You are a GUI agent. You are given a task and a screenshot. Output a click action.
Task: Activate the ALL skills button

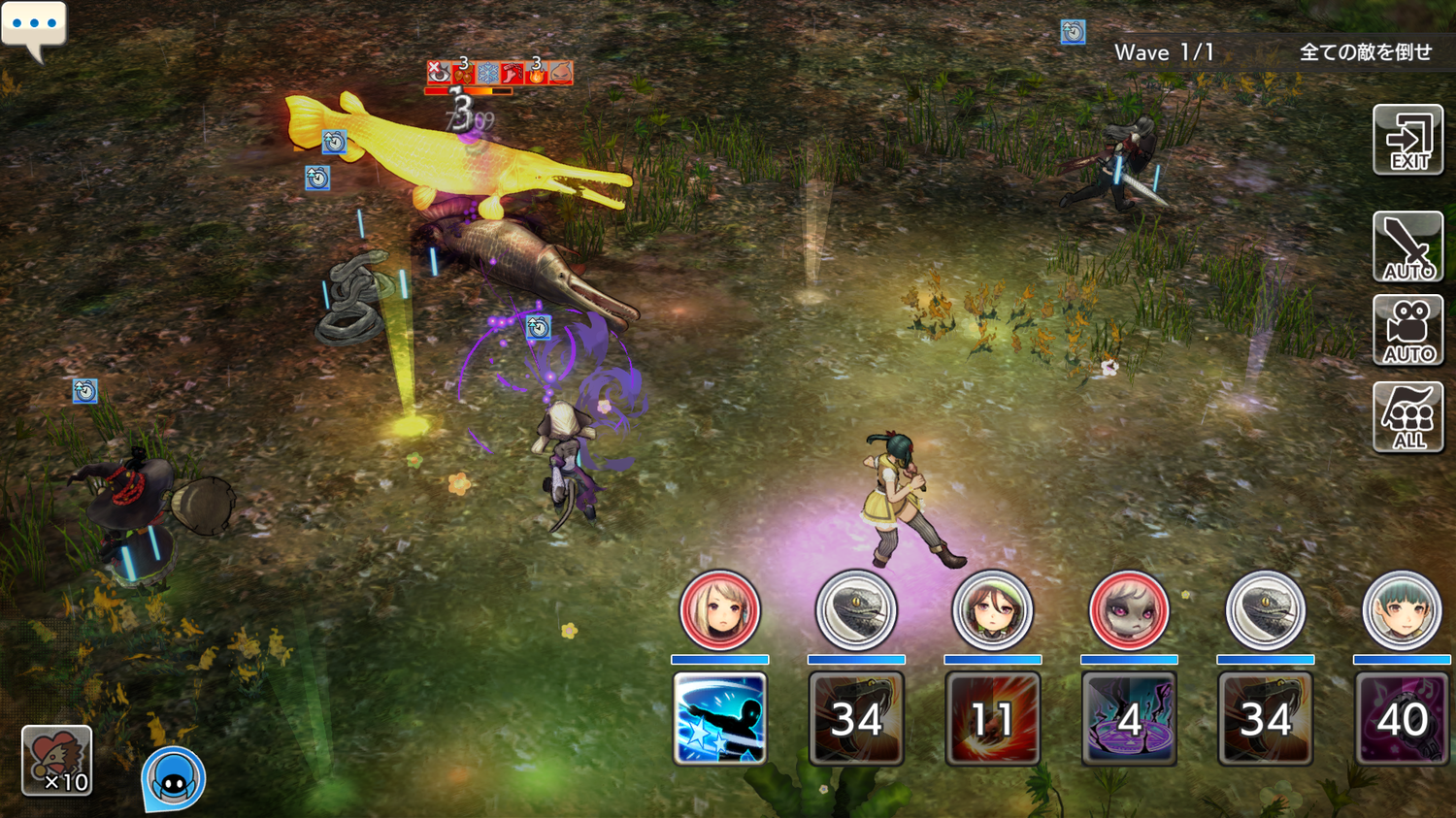point(1407,416)
